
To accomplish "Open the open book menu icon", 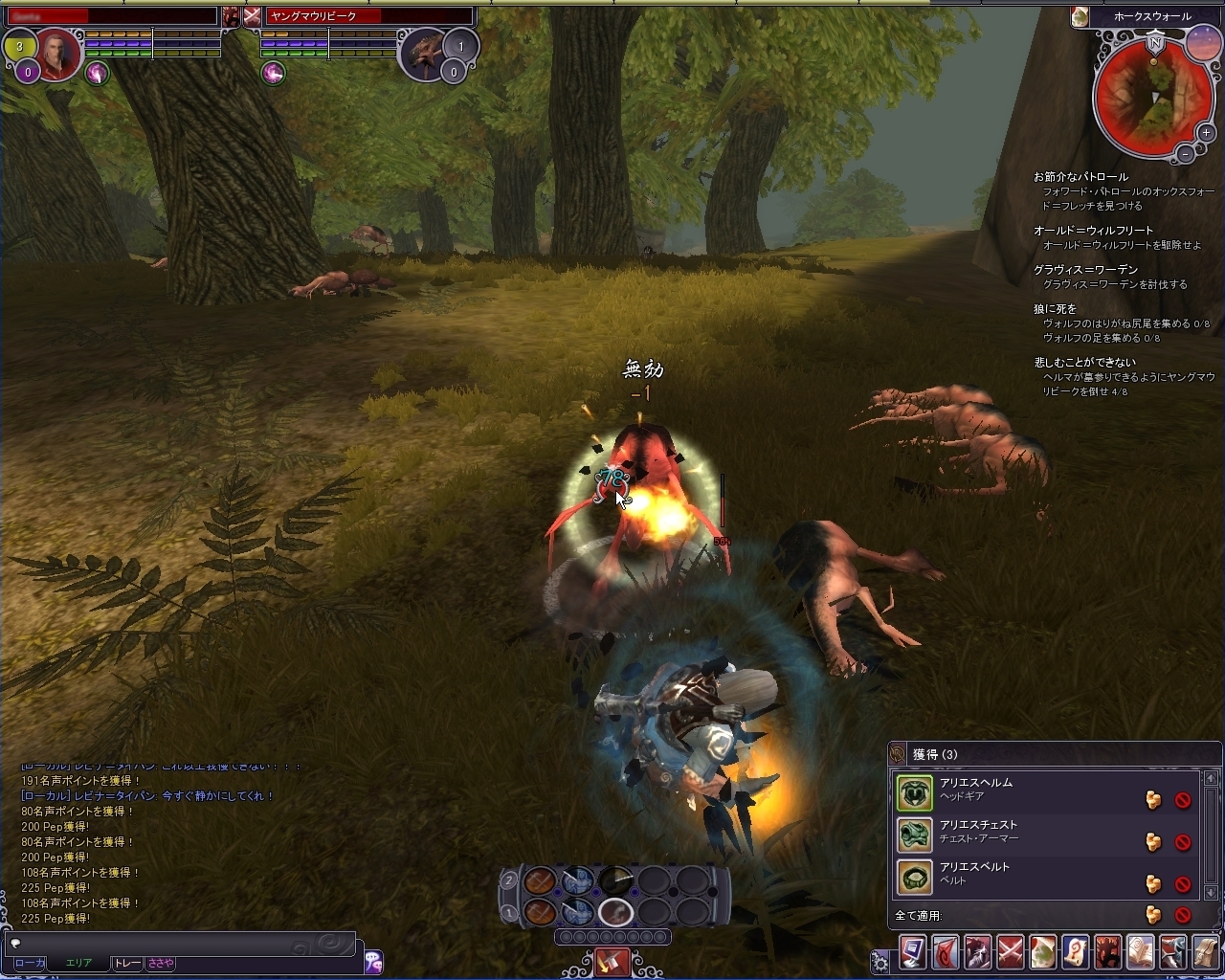I will pos(1141,953).
